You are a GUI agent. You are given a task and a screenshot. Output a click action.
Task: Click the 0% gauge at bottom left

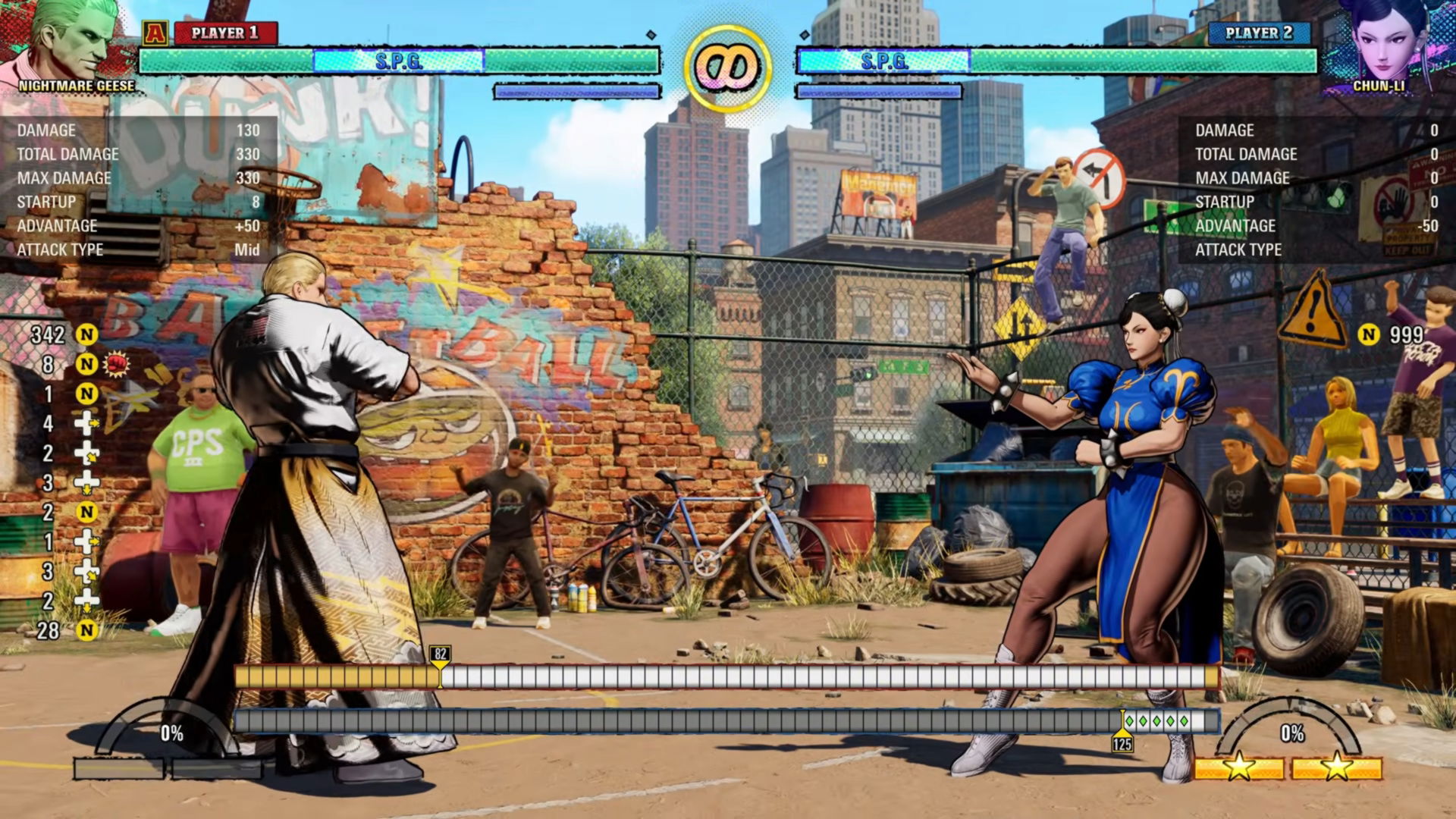pos(170,733)
